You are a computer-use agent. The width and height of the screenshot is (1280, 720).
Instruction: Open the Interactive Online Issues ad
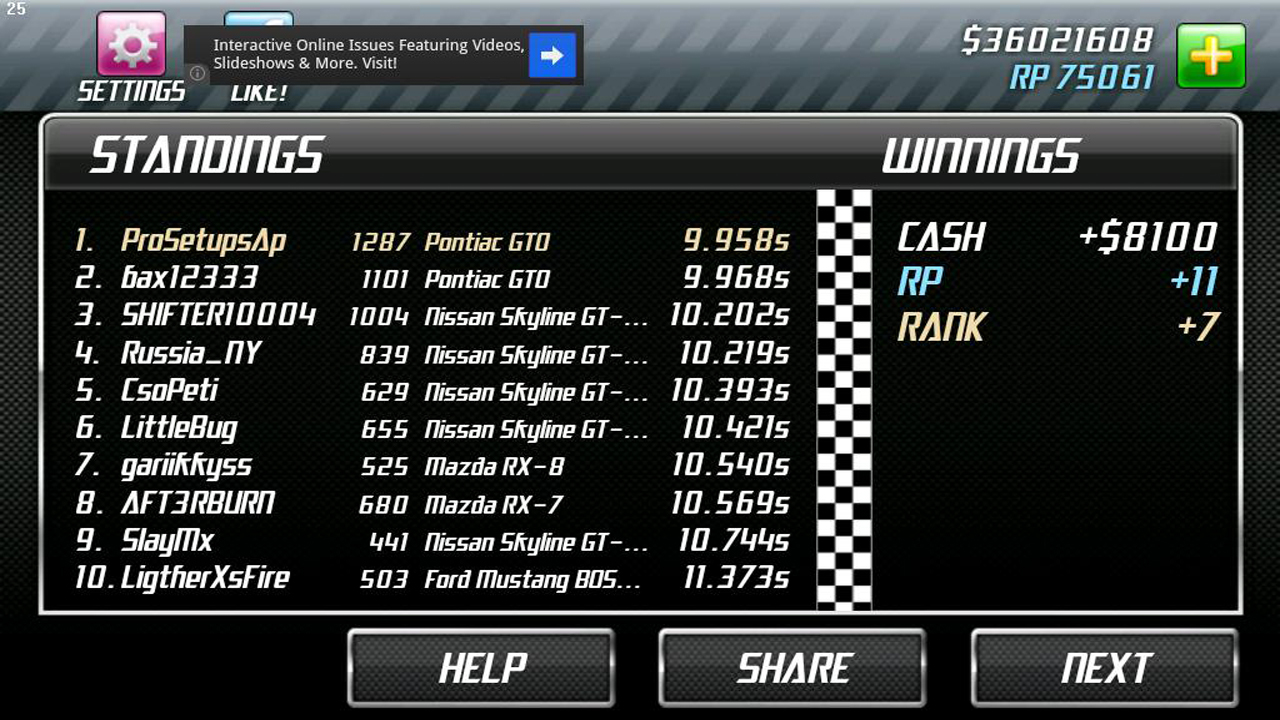click(370, 55)
